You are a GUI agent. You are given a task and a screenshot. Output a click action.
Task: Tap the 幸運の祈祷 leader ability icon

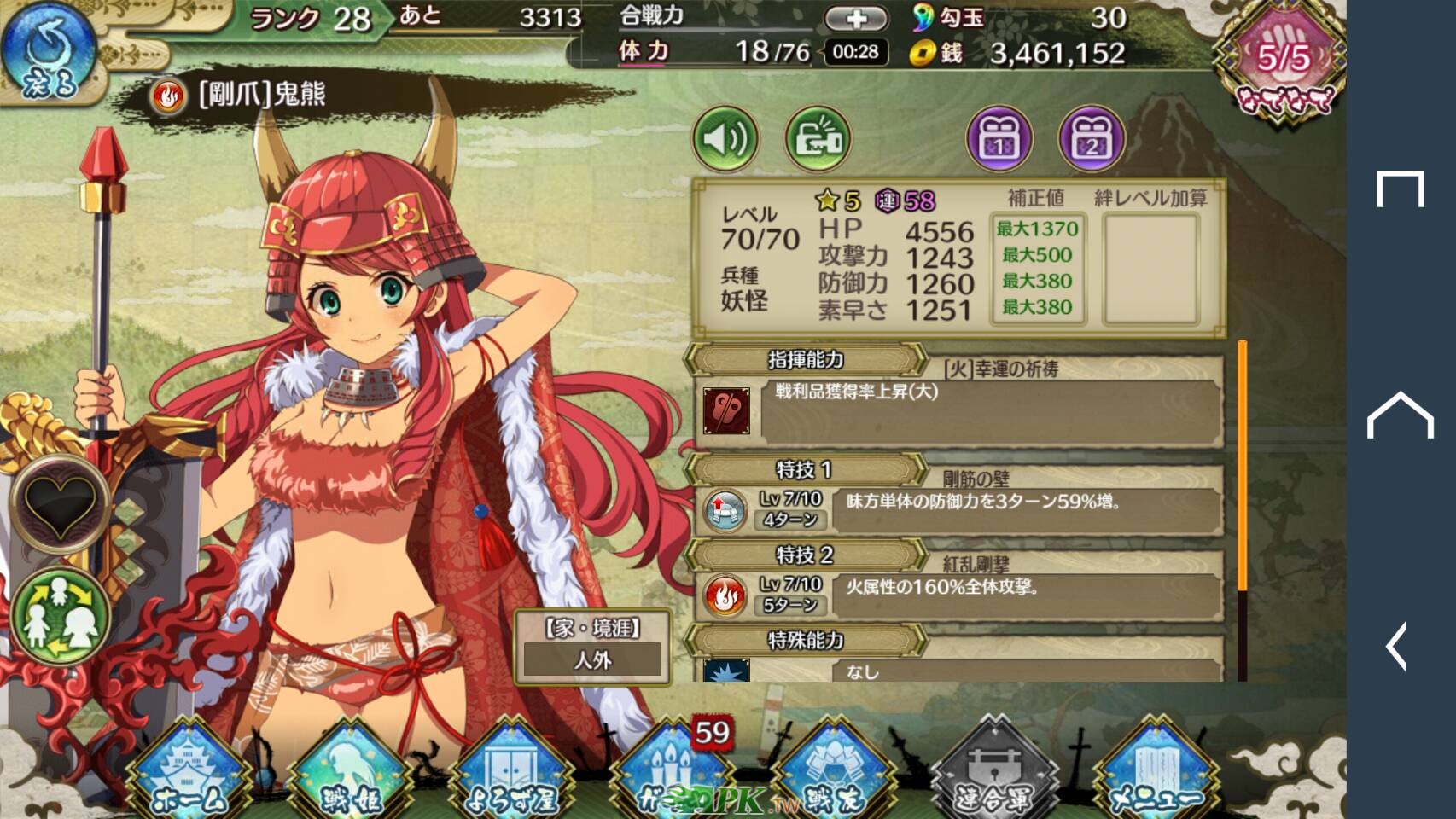(x=725, y=410)
